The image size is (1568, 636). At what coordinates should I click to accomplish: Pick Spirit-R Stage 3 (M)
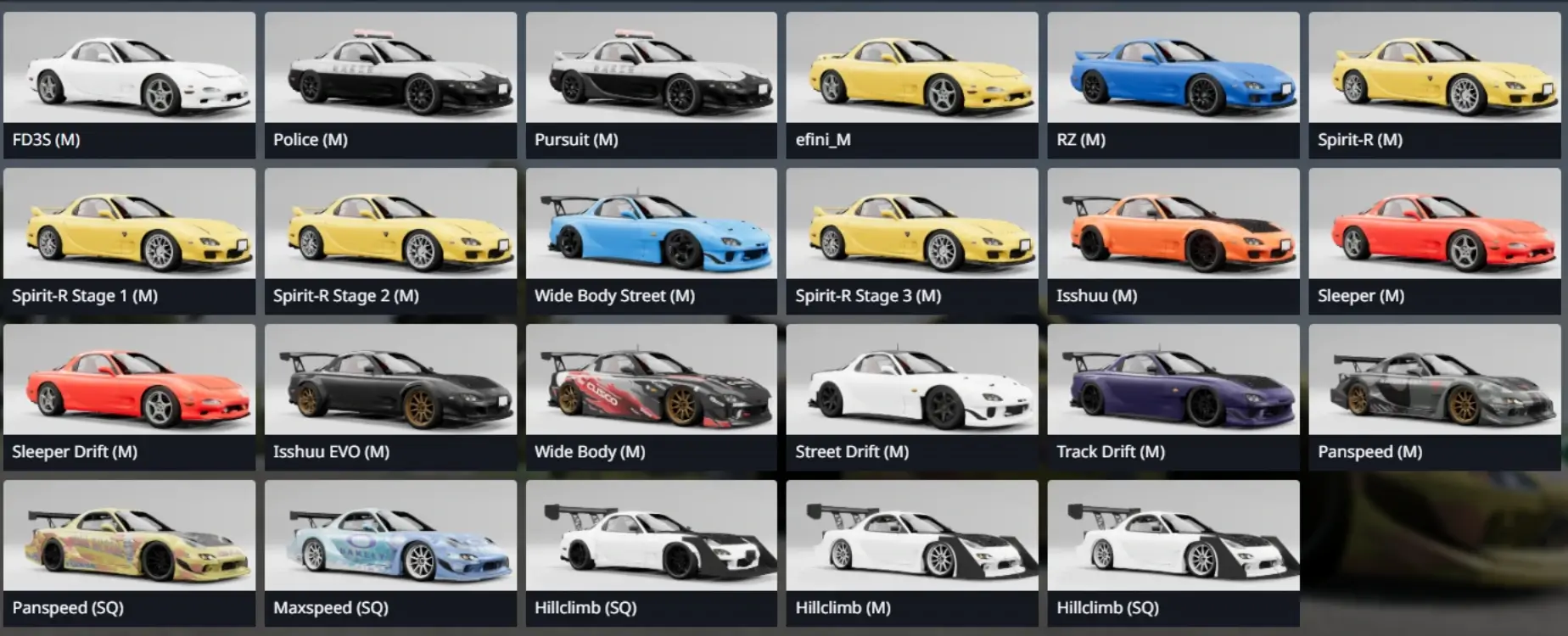pyautogui.click(x=912, y=241)
